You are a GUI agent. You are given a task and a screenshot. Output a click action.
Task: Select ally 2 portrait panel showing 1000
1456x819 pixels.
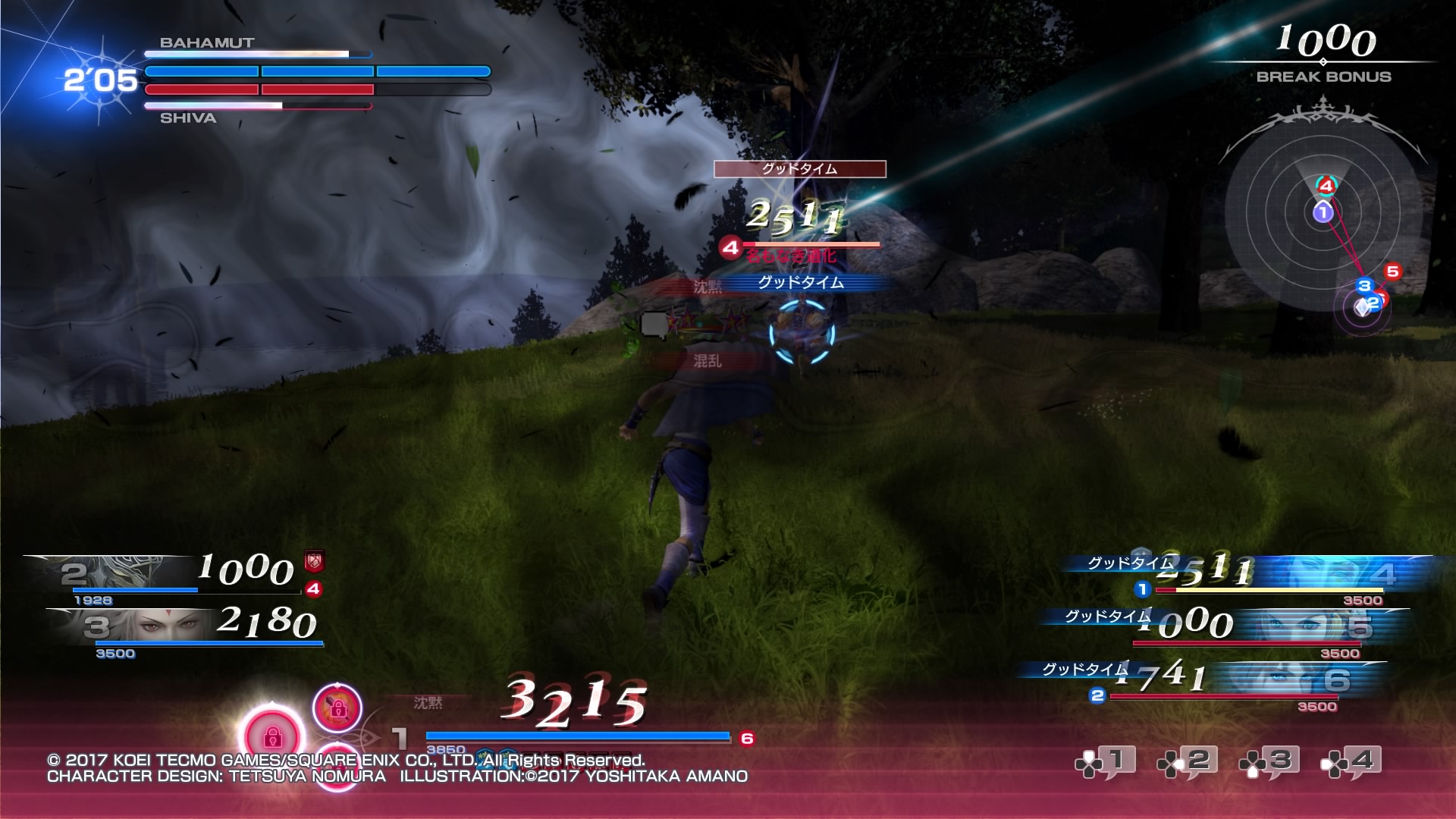point(174,575)
